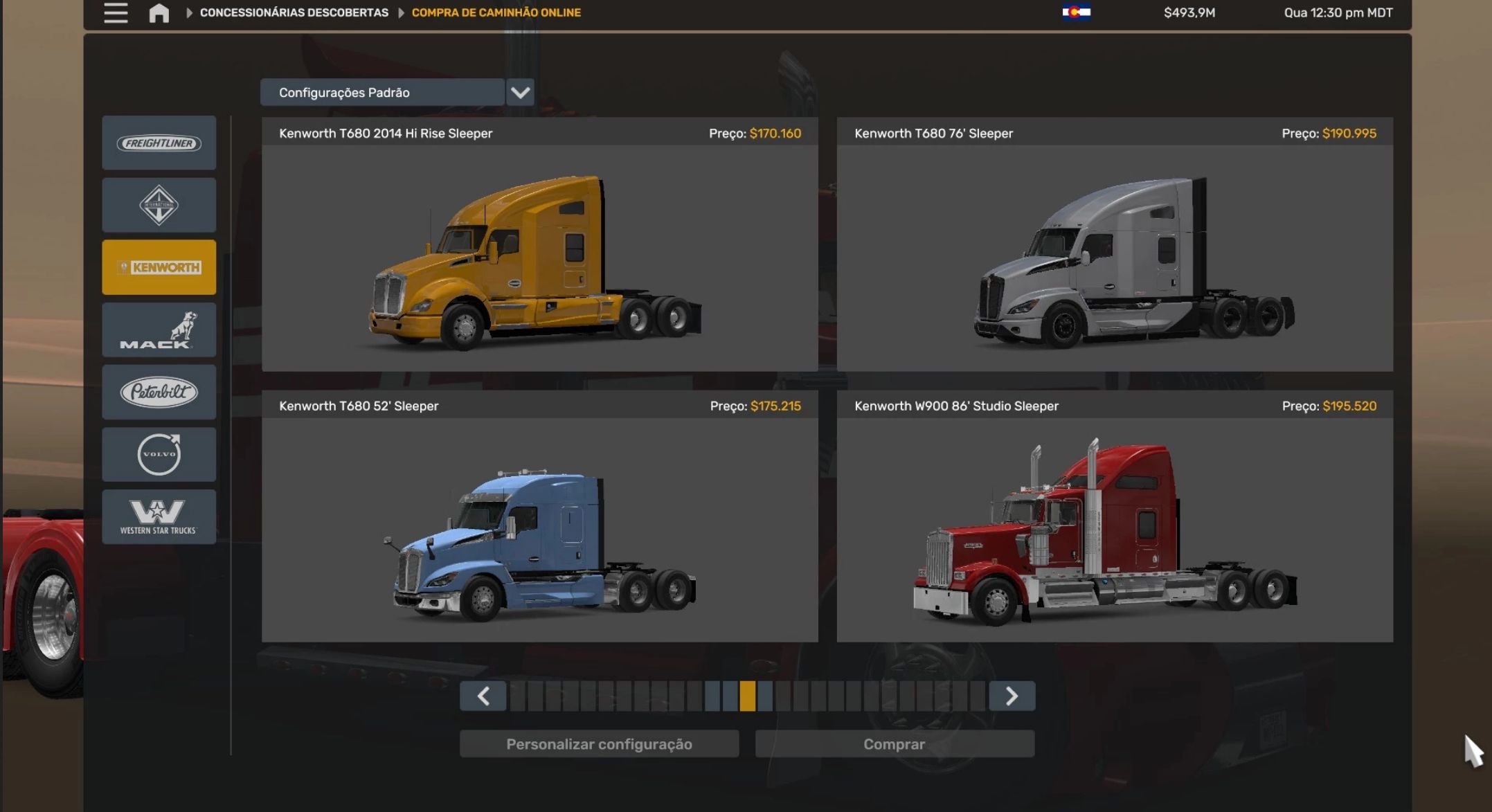Click the highlighted yellow page indicator

point(747,696)
